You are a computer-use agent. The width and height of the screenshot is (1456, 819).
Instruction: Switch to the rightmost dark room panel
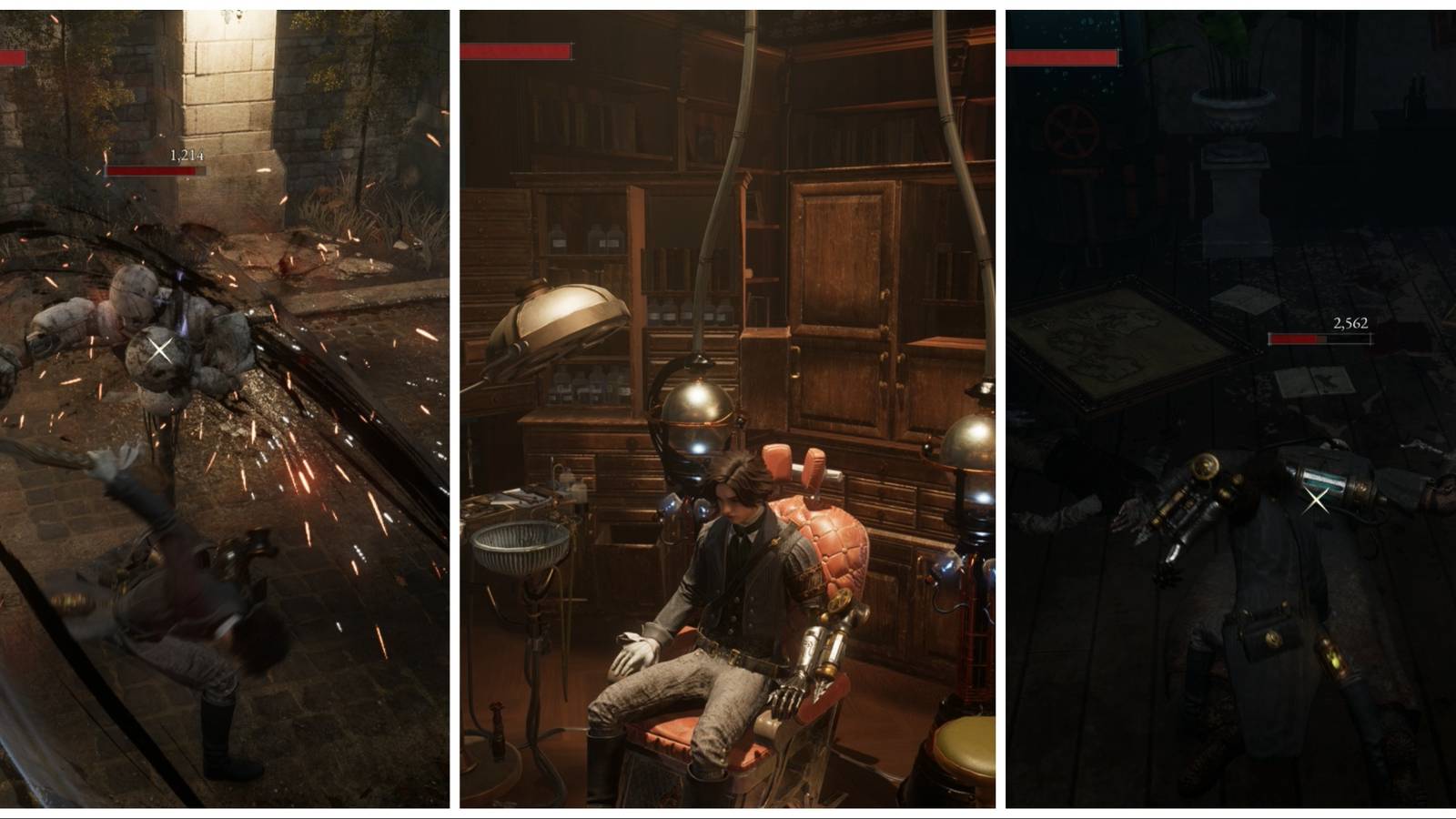pyautogui.click(x=1228, y=409)
